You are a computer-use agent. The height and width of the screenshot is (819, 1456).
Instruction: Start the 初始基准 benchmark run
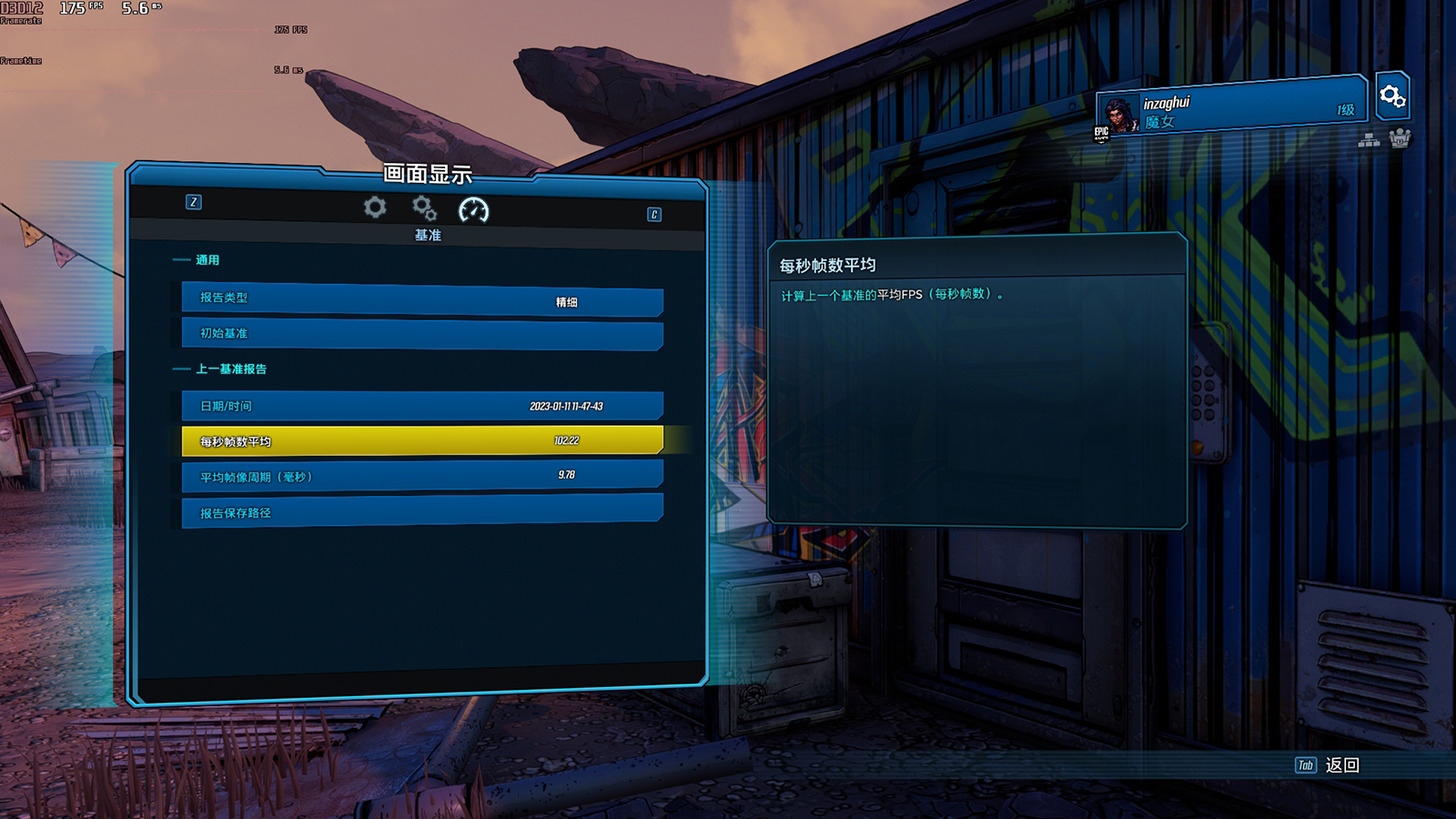(422, 333)
